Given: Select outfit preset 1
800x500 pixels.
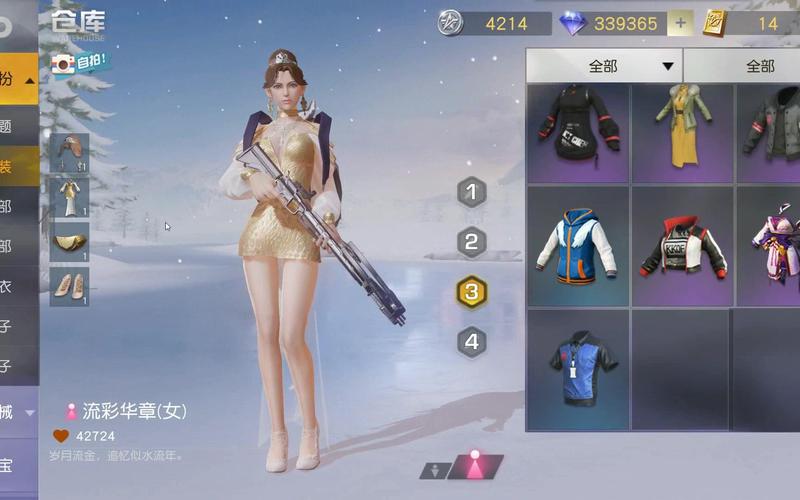Looking at the screenshot, I should coord(472,192).
